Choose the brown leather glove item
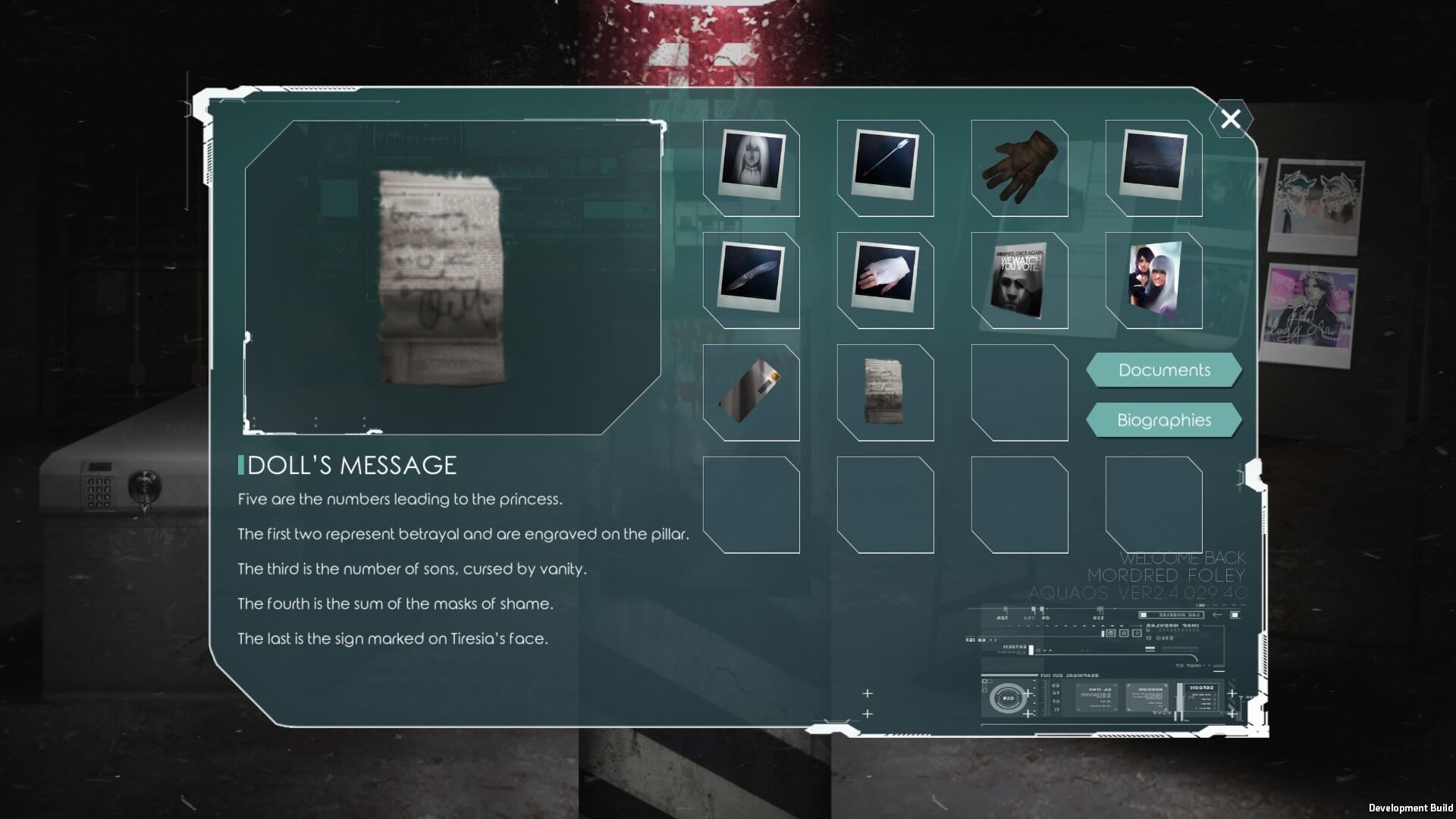The width and height of the screenshot is (1456, 819). (1019, 168)
